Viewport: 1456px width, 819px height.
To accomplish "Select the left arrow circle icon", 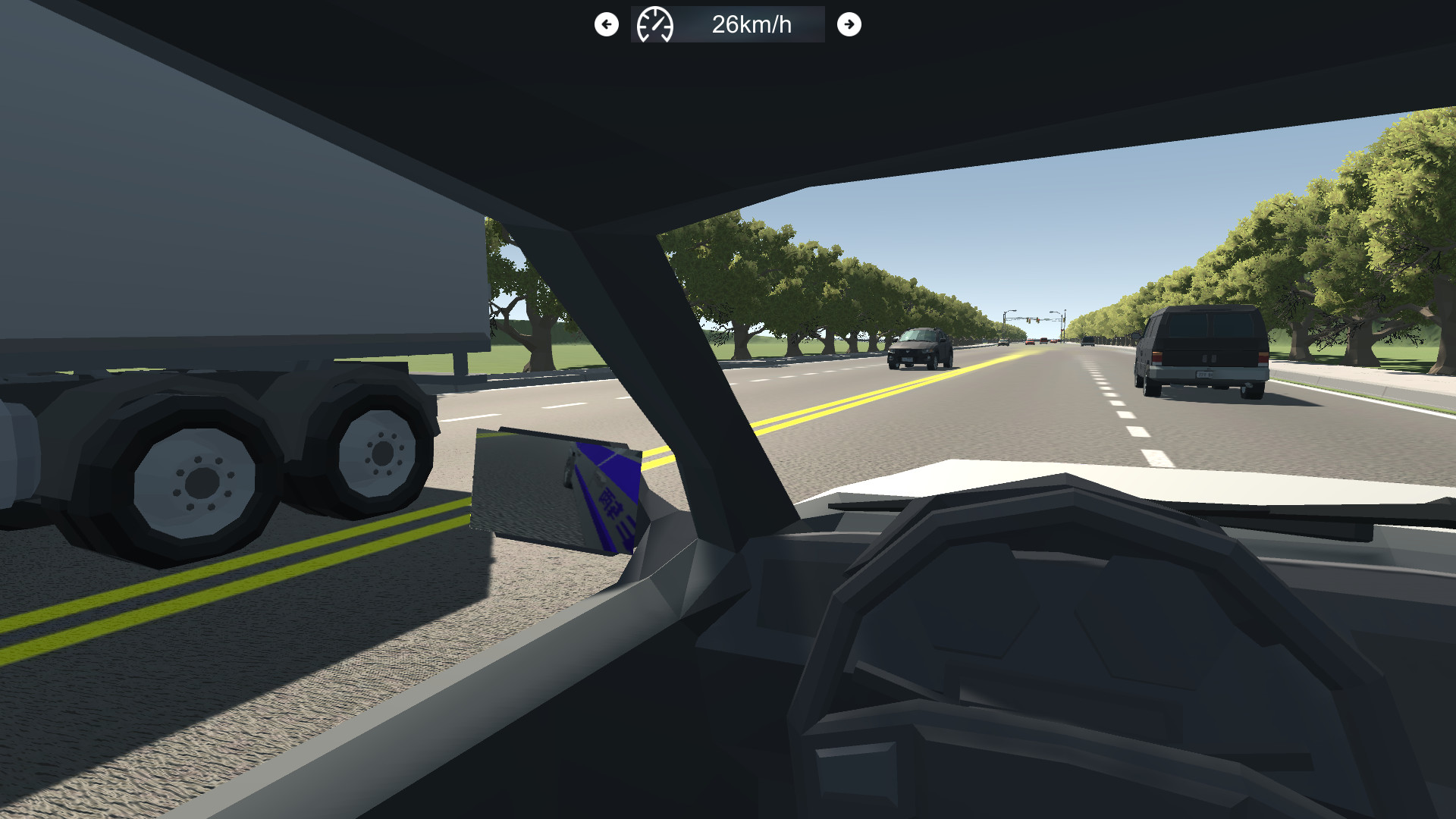I will tap(606, 24).
